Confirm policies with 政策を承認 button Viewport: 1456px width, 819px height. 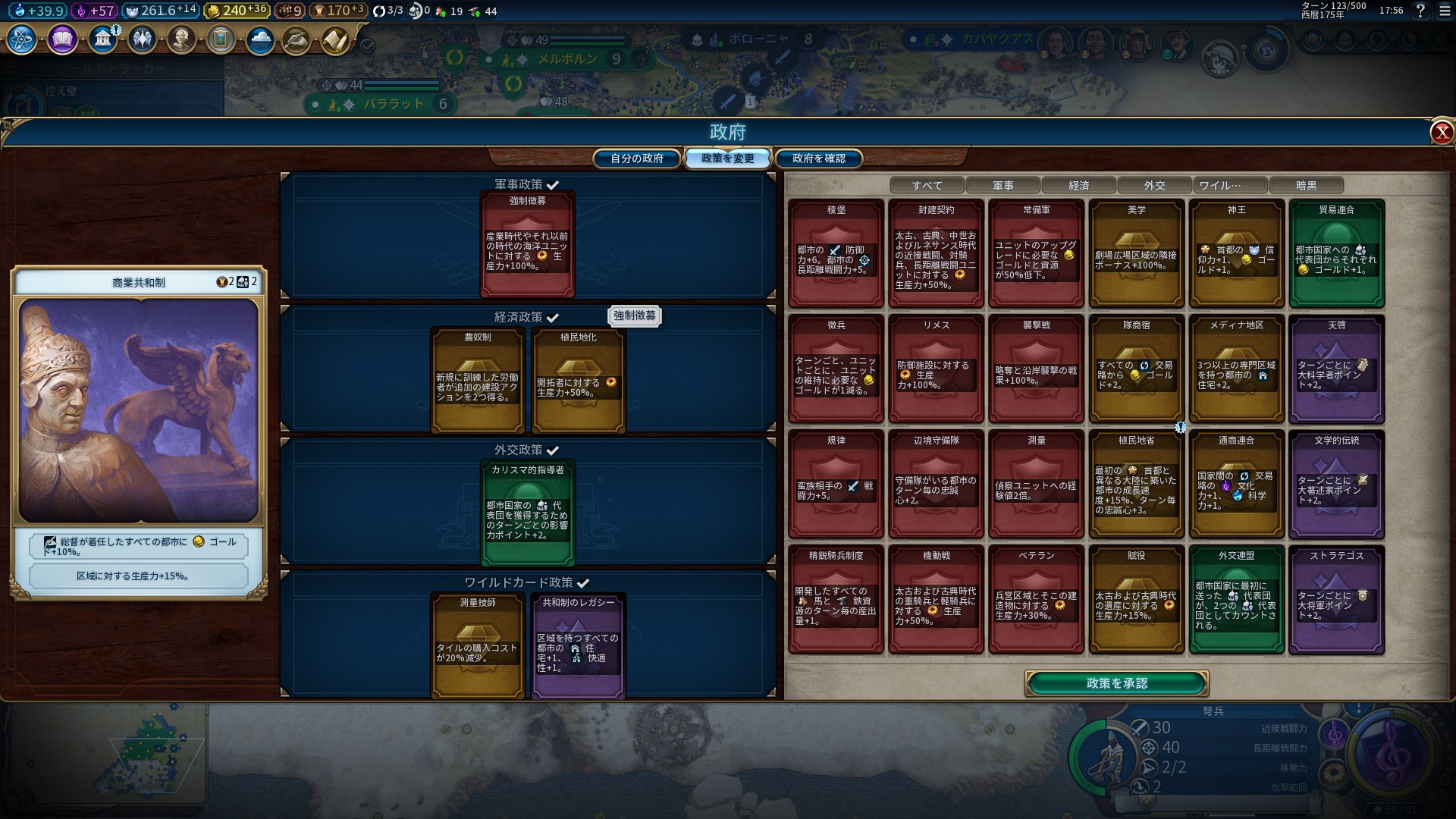[x=1116, y=683]
